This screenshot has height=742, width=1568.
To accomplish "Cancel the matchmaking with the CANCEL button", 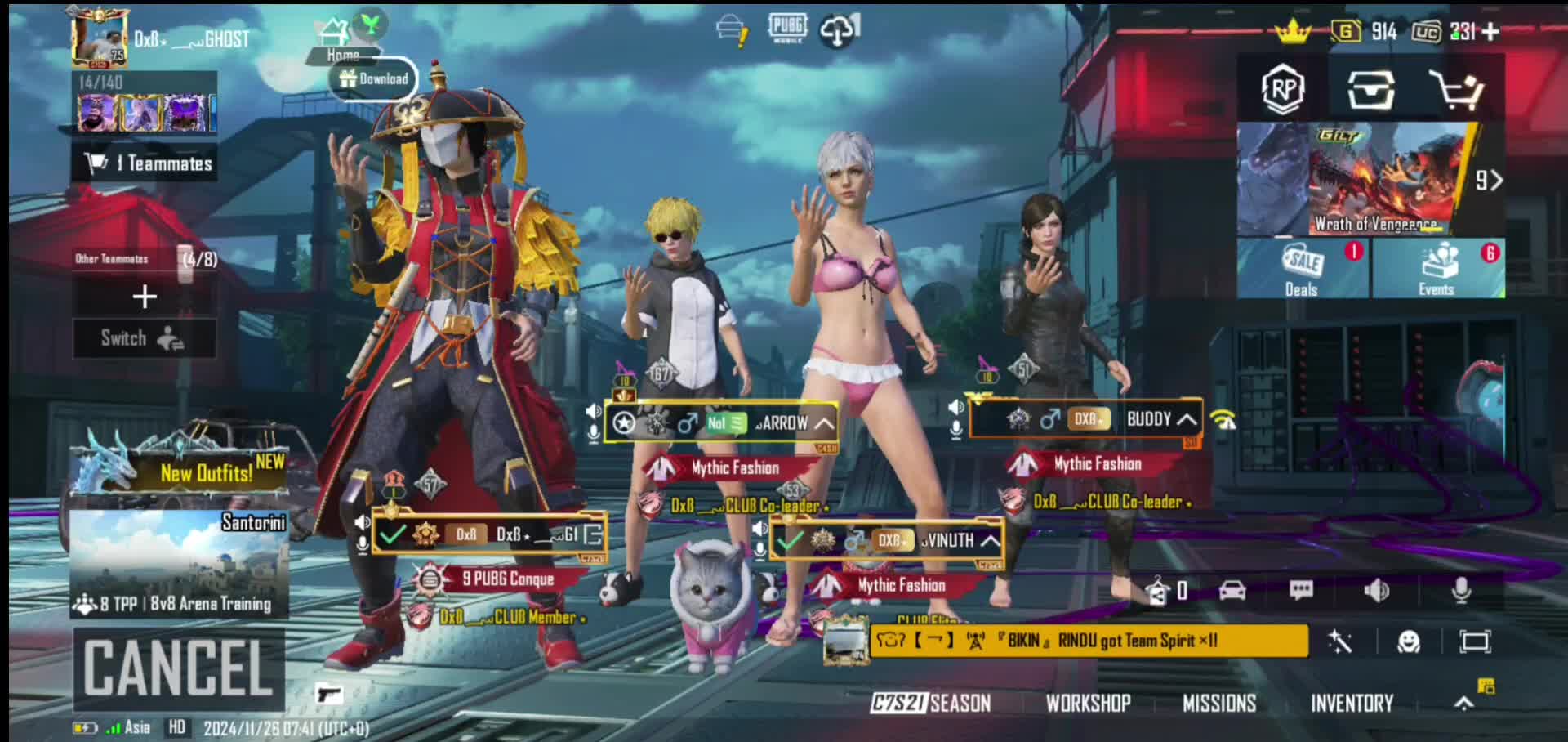I will point(179,668).
